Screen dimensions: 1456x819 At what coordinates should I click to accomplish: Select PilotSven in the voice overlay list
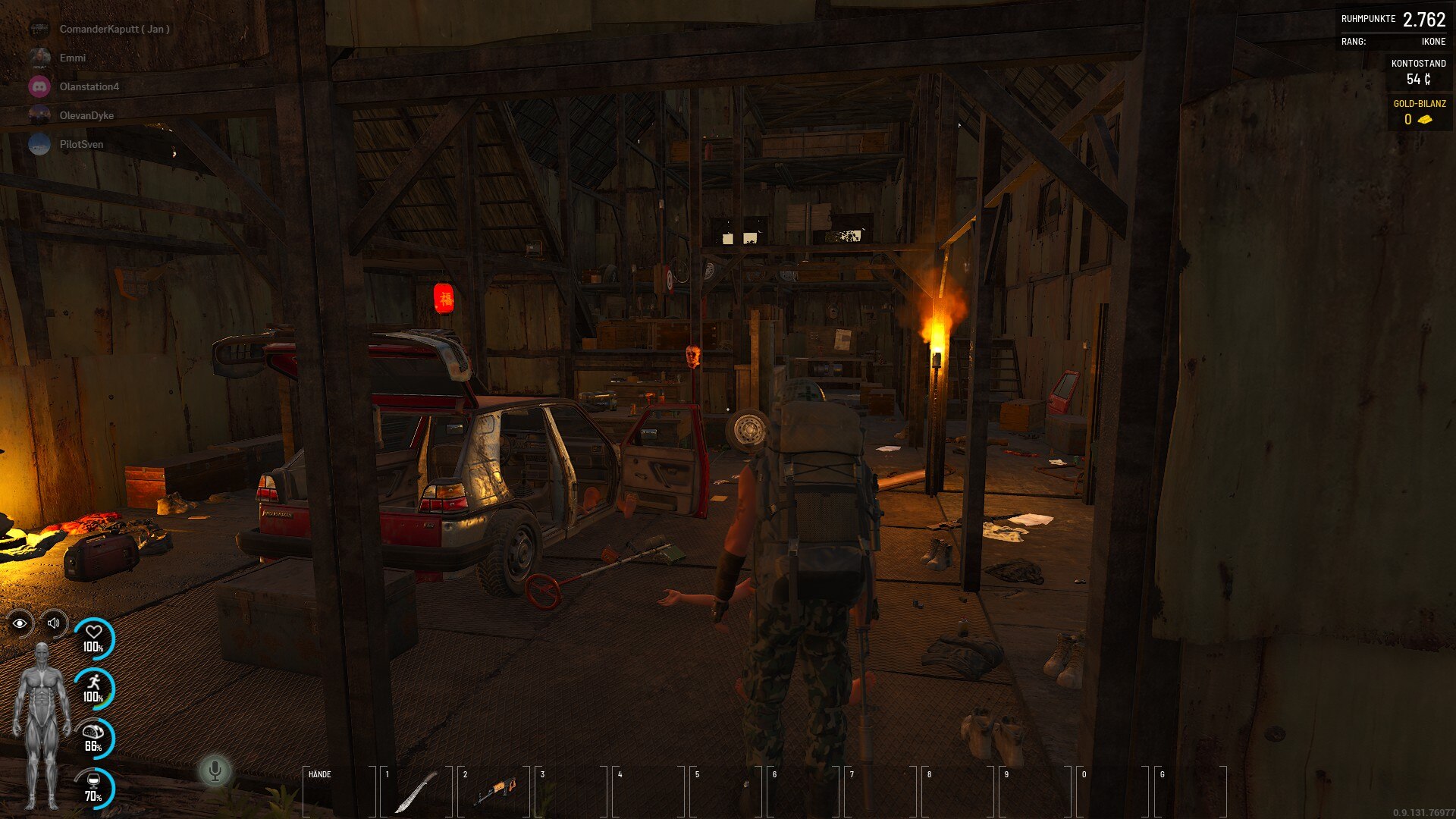[81, 144]
